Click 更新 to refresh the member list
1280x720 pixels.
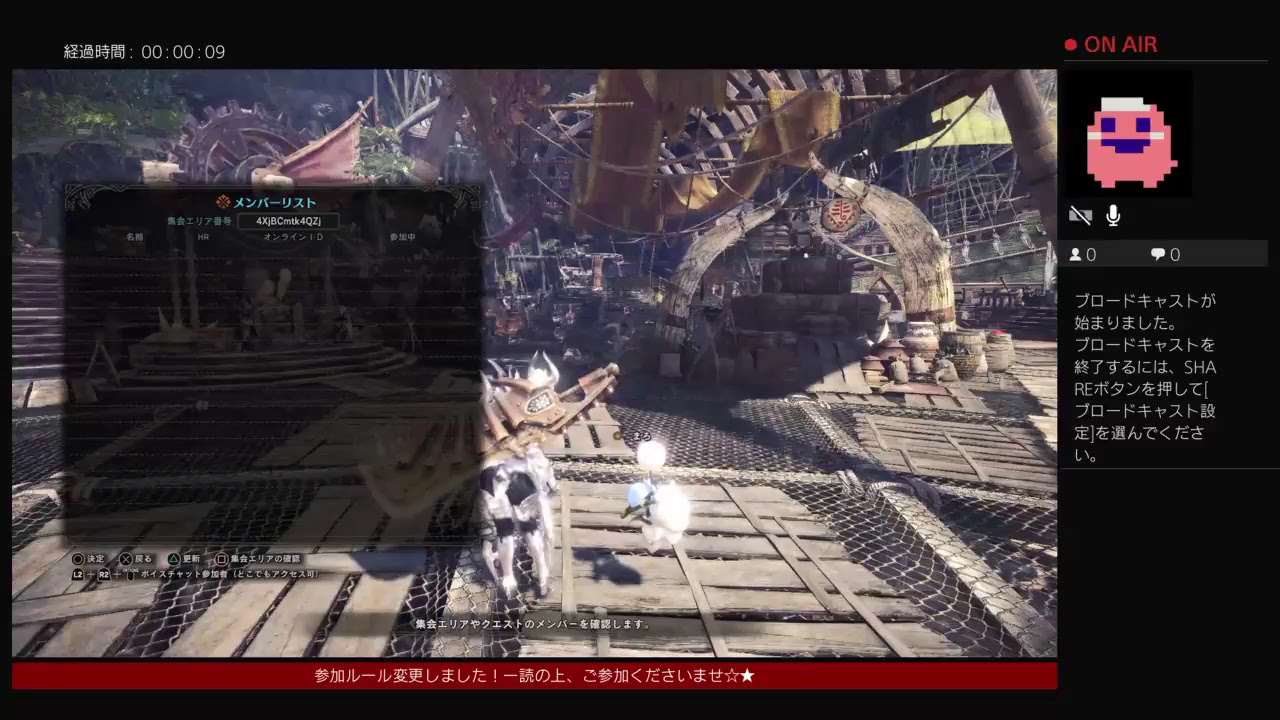[190, 559]
